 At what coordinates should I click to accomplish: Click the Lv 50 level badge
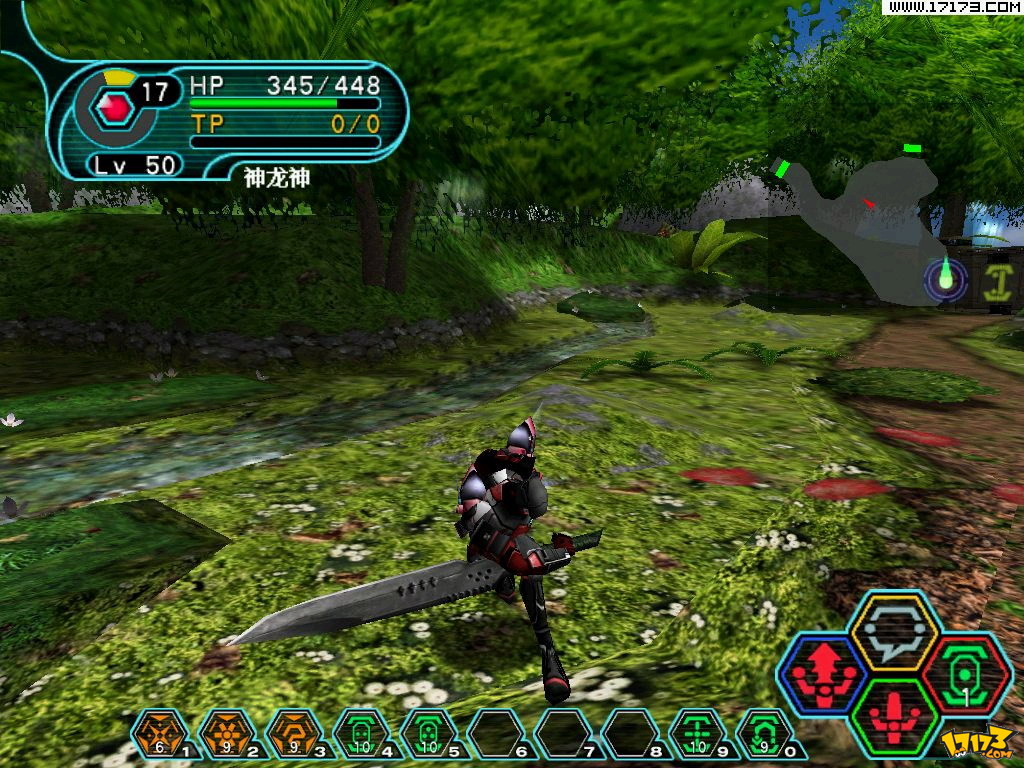click(x=135, y=165)
